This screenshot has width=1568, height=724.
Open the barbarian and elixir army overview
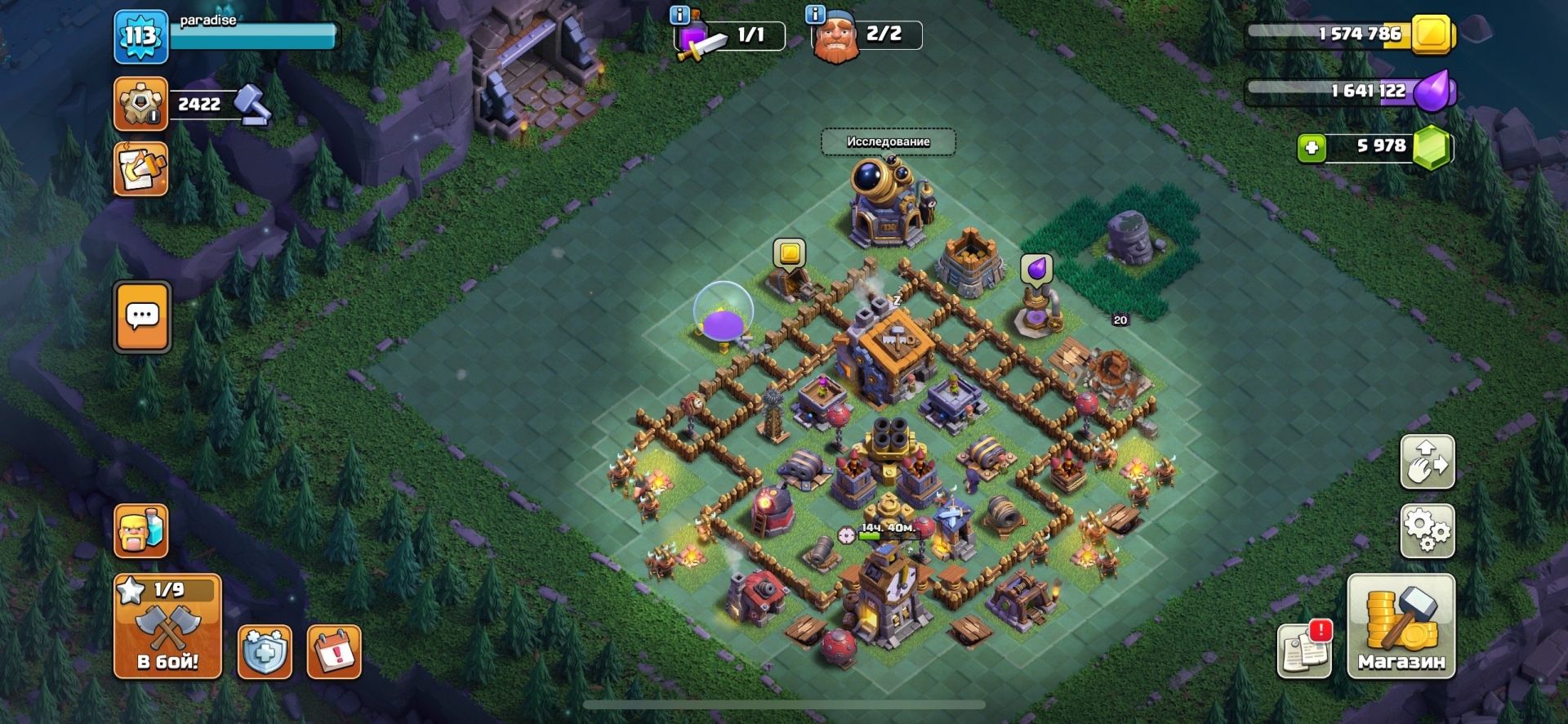[x=141, y=530]
